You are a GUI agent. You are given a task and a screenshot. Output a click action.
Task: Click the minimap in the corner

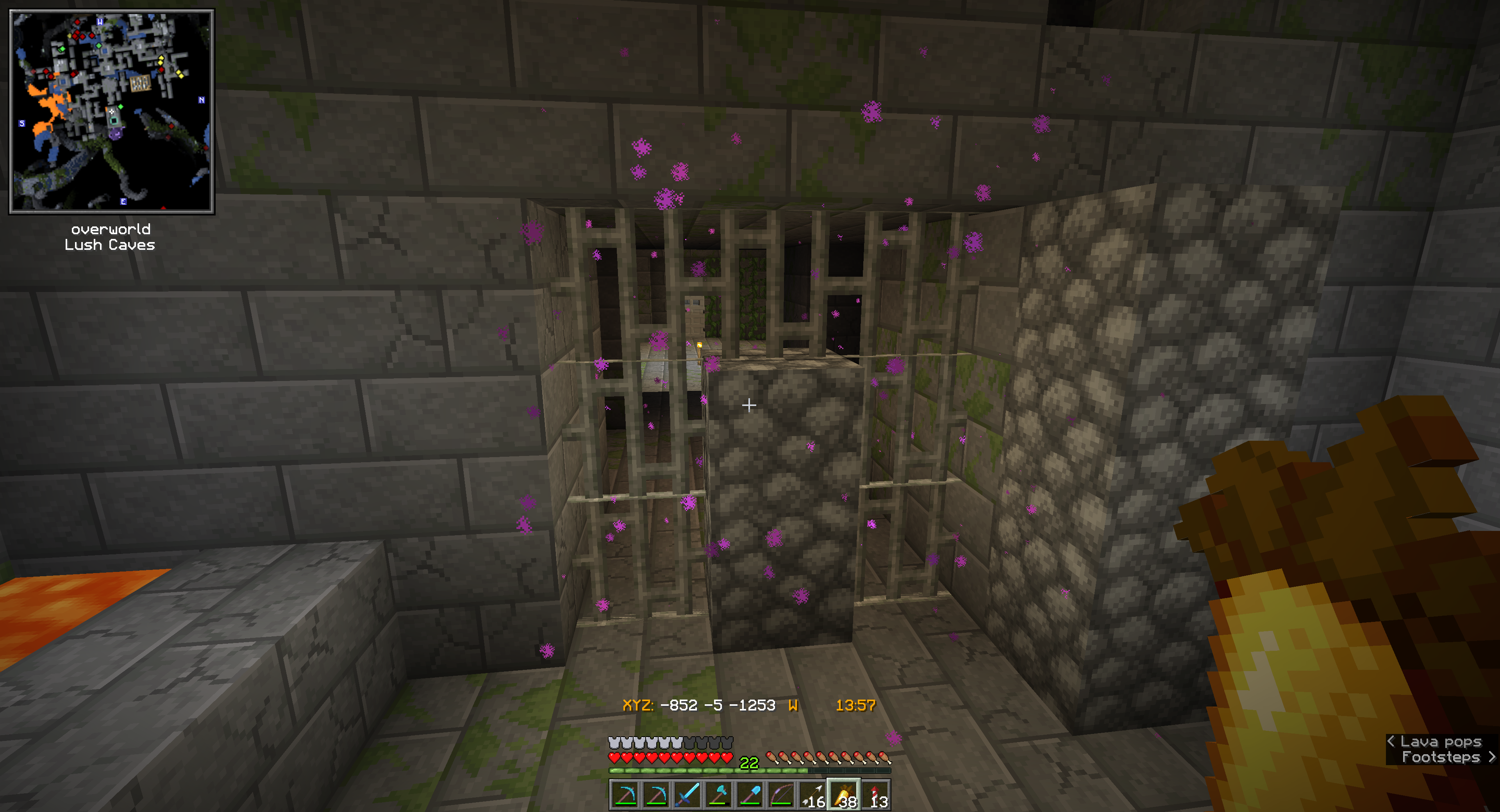pos(111,111)
